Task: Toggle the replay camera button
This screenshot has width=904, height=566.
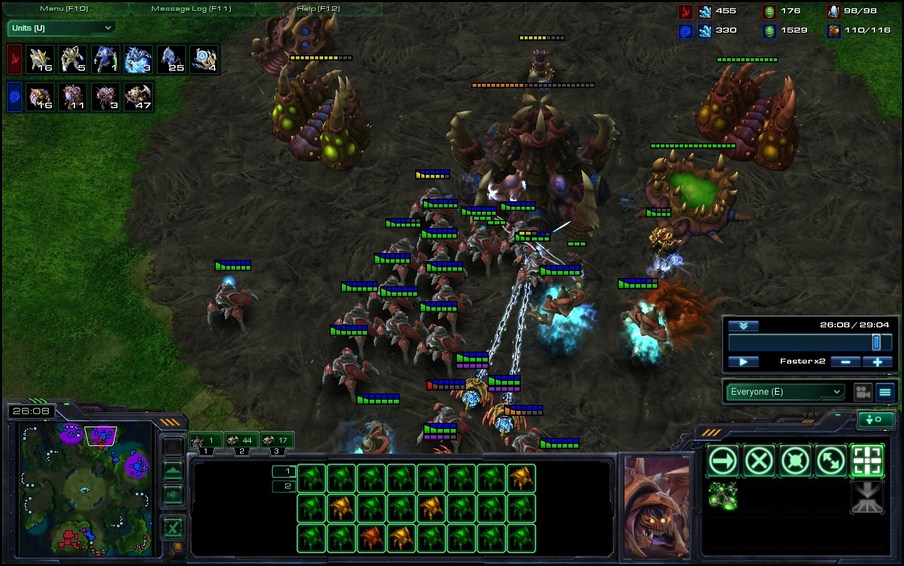Action: [861, 392]
